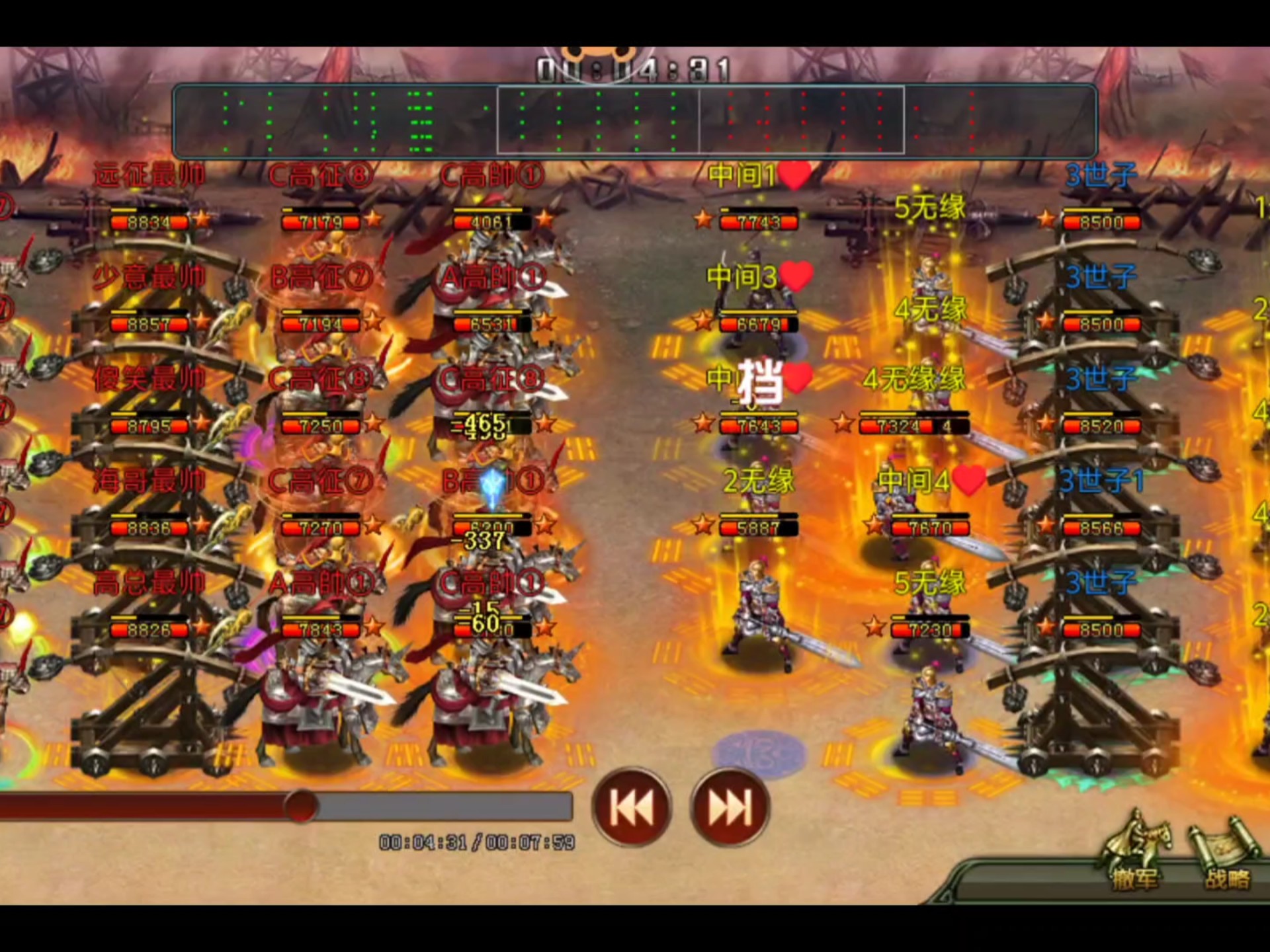This screenshot has height=952, width=1270.
Task: Click the fast-forward playback button
Action: click(730, 807)
